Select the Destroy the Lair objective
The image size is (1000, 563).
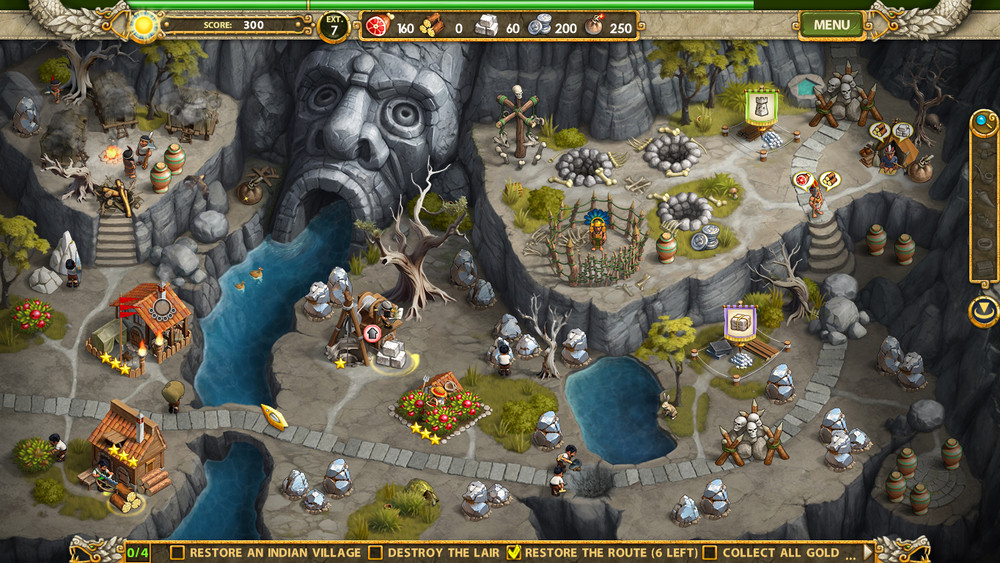434,551
